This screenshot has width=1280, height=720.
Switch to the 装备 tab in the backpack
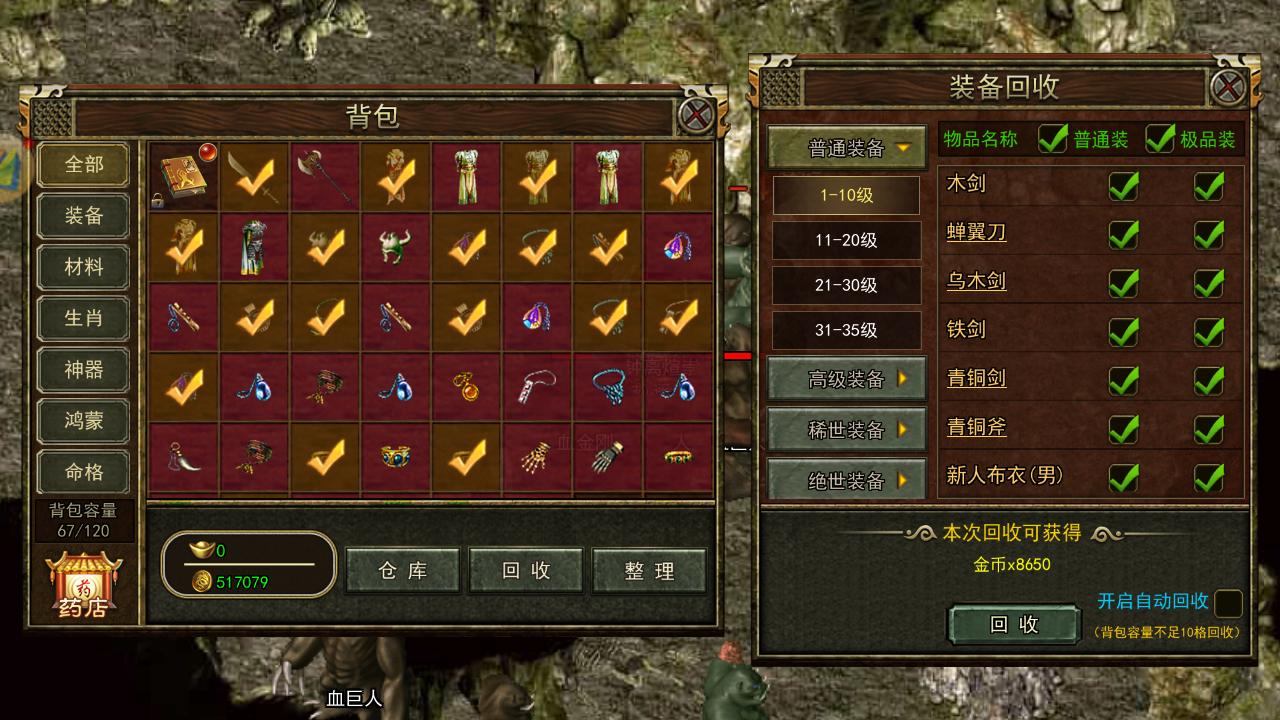83,216
